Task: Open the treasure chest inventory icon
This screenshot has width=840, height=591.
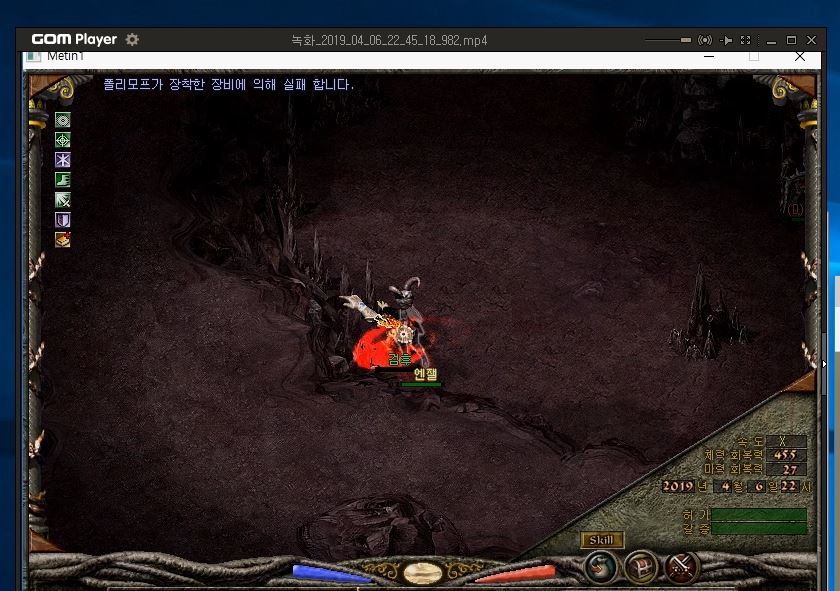Action: (641, 568)
